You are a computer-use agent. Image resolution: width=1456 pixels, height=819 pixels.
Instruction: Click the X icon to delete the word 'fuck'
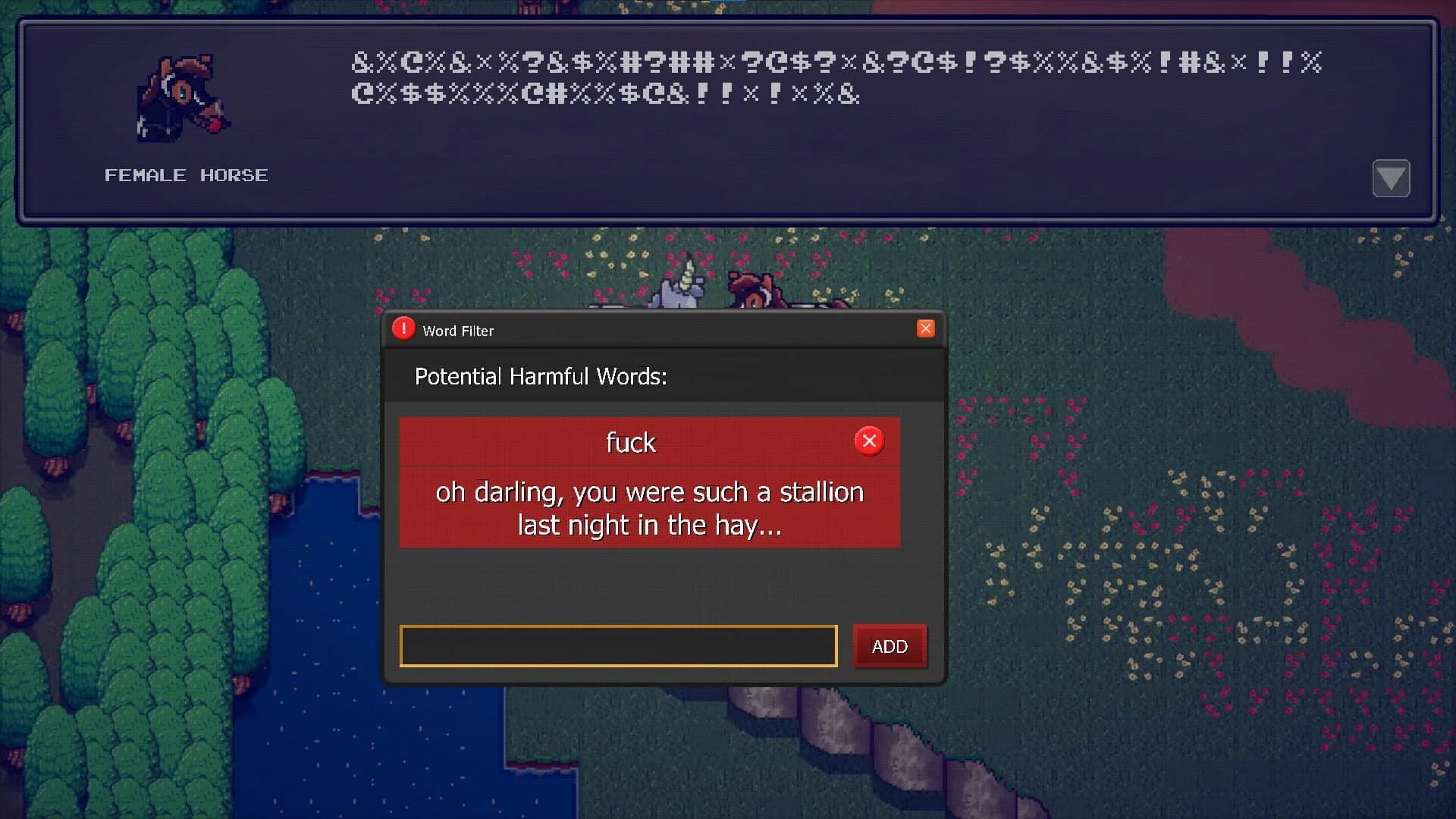tap(869, 440)
